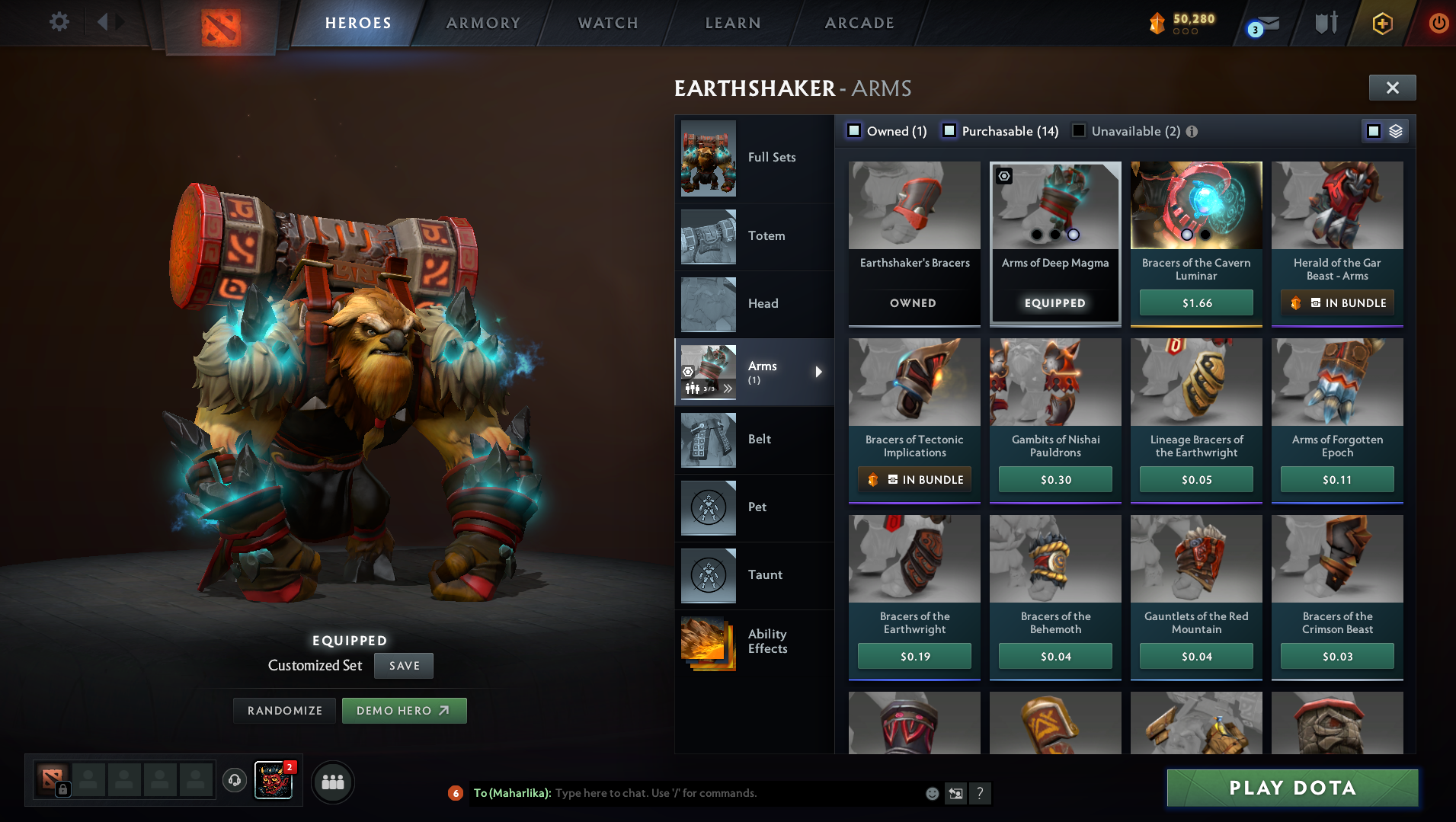Toggle the Owned (1) filter checkbox
1456x822 pixels.
(x=854, y=131)
